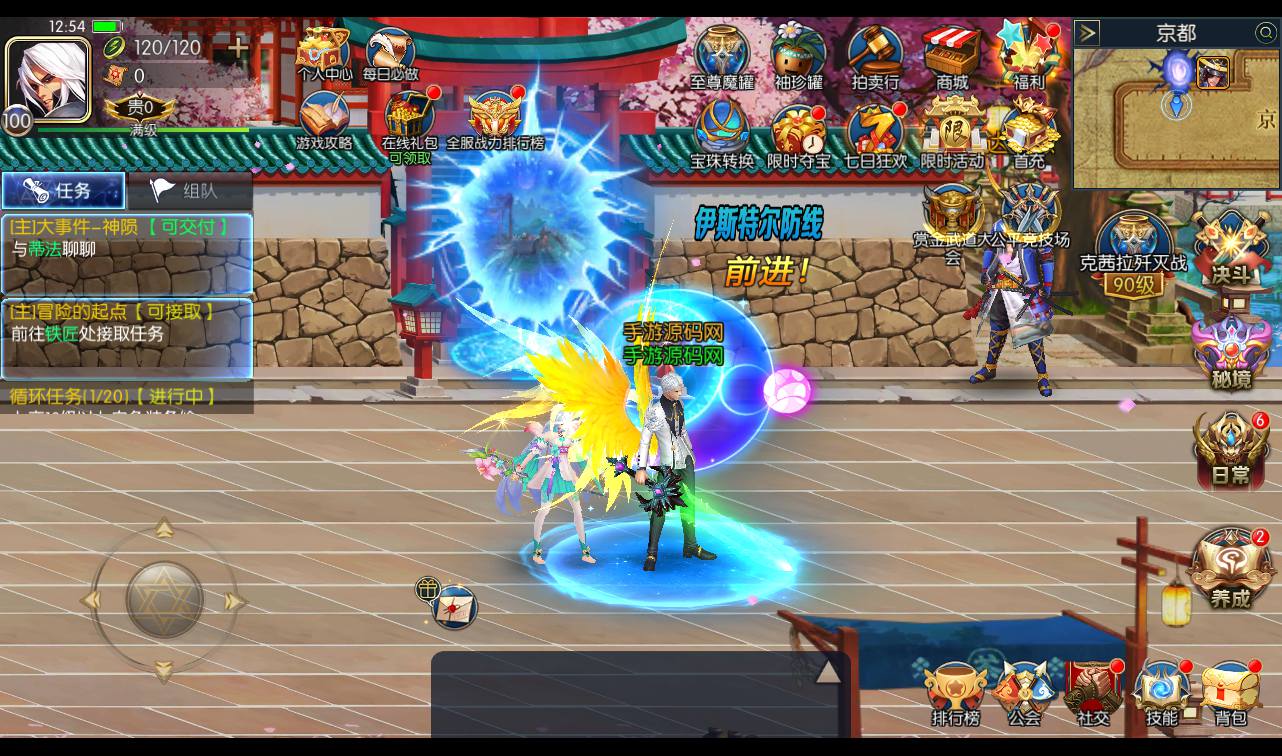View the 全服战力排行榜 power ranking
1282x756 pixels.
pos(495,120)
